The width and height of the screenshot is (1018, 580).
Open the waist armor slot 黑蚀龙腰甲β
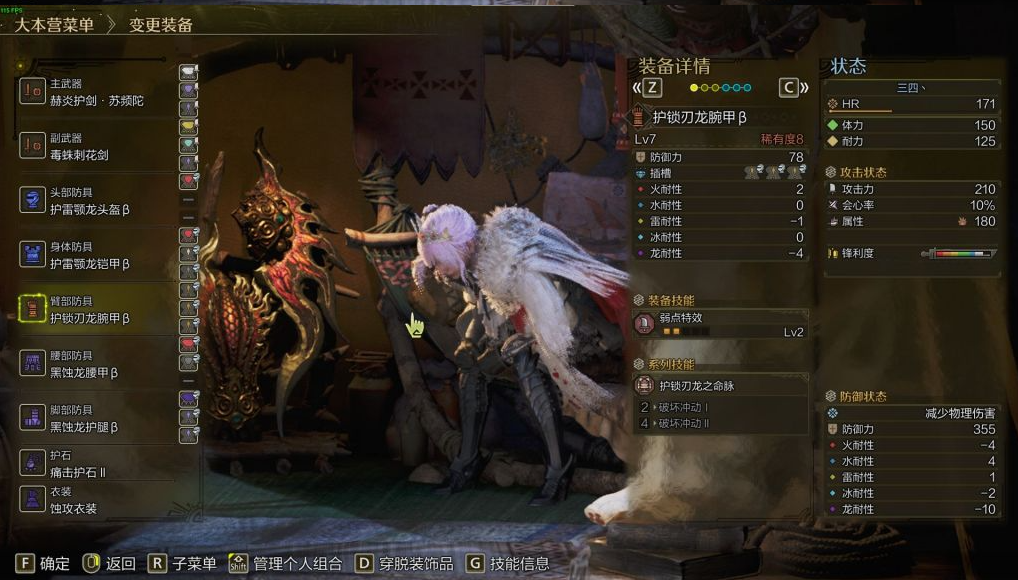(95, 364)
